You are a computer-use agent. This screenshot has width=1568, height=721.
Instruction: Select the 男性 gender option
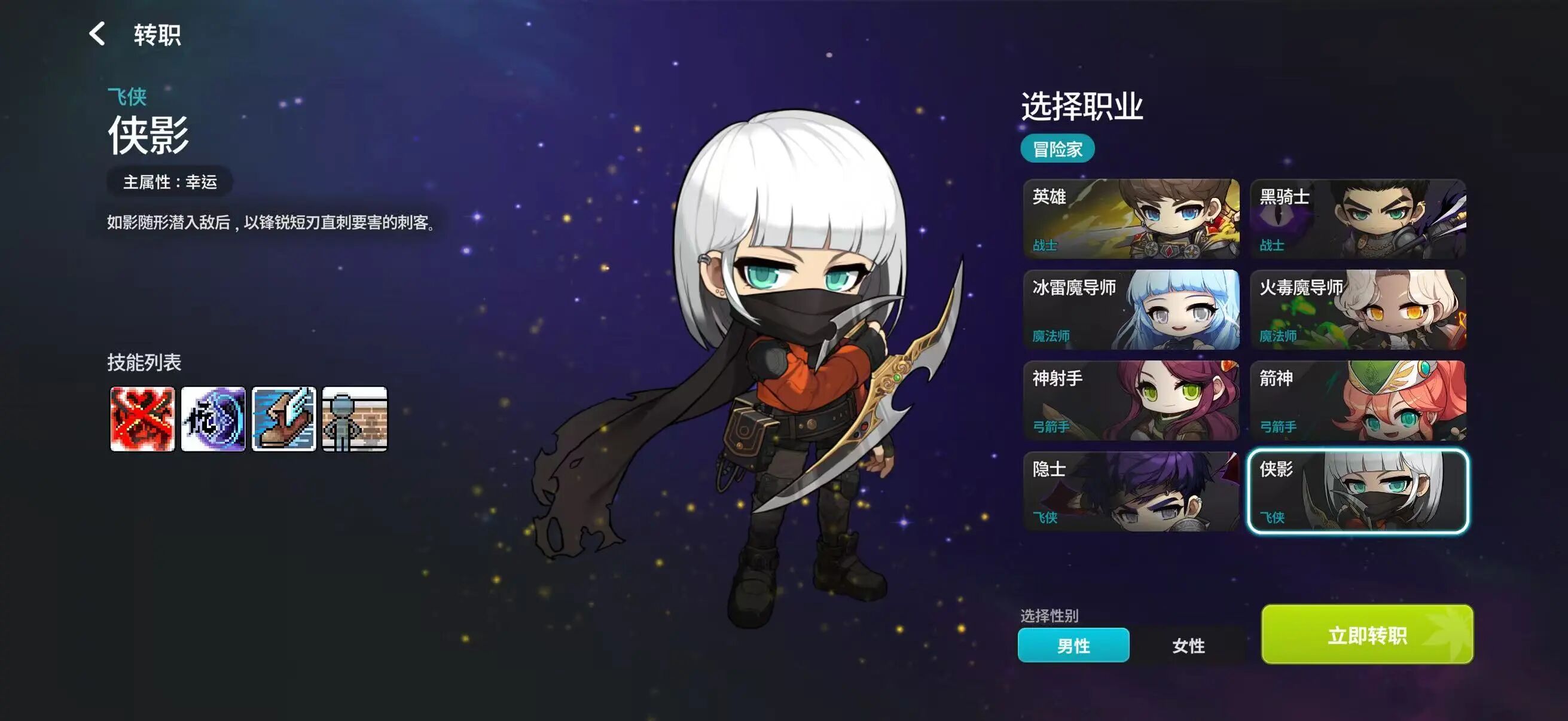click(x=1074, y=645)
